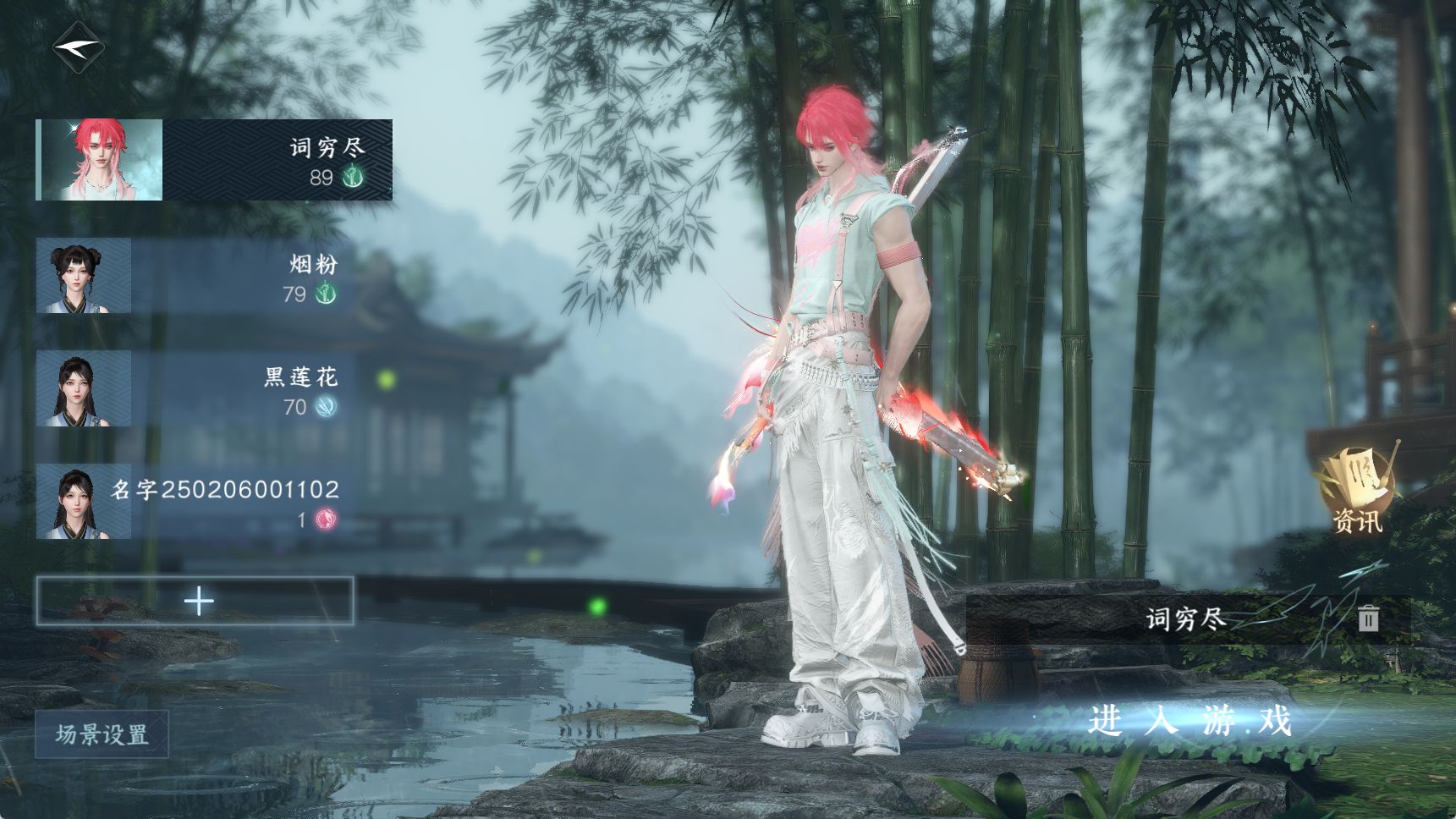The height and width of the screenshot is (819, 1456).
Task: Delete character using the trash can icon
Action: pyautogui.click(x=1368, y=618)
